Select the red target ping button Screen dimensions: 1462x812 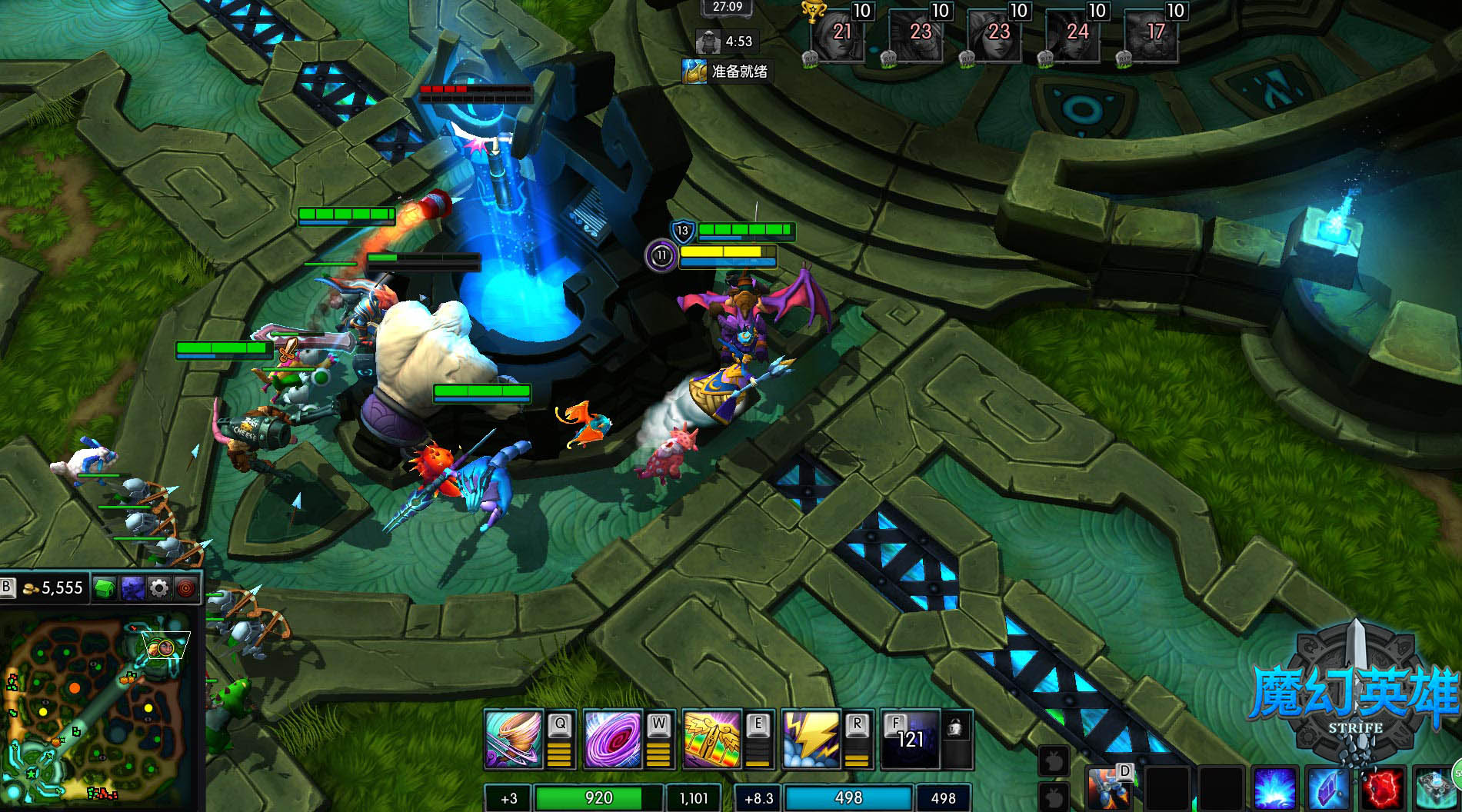point(185,589)
